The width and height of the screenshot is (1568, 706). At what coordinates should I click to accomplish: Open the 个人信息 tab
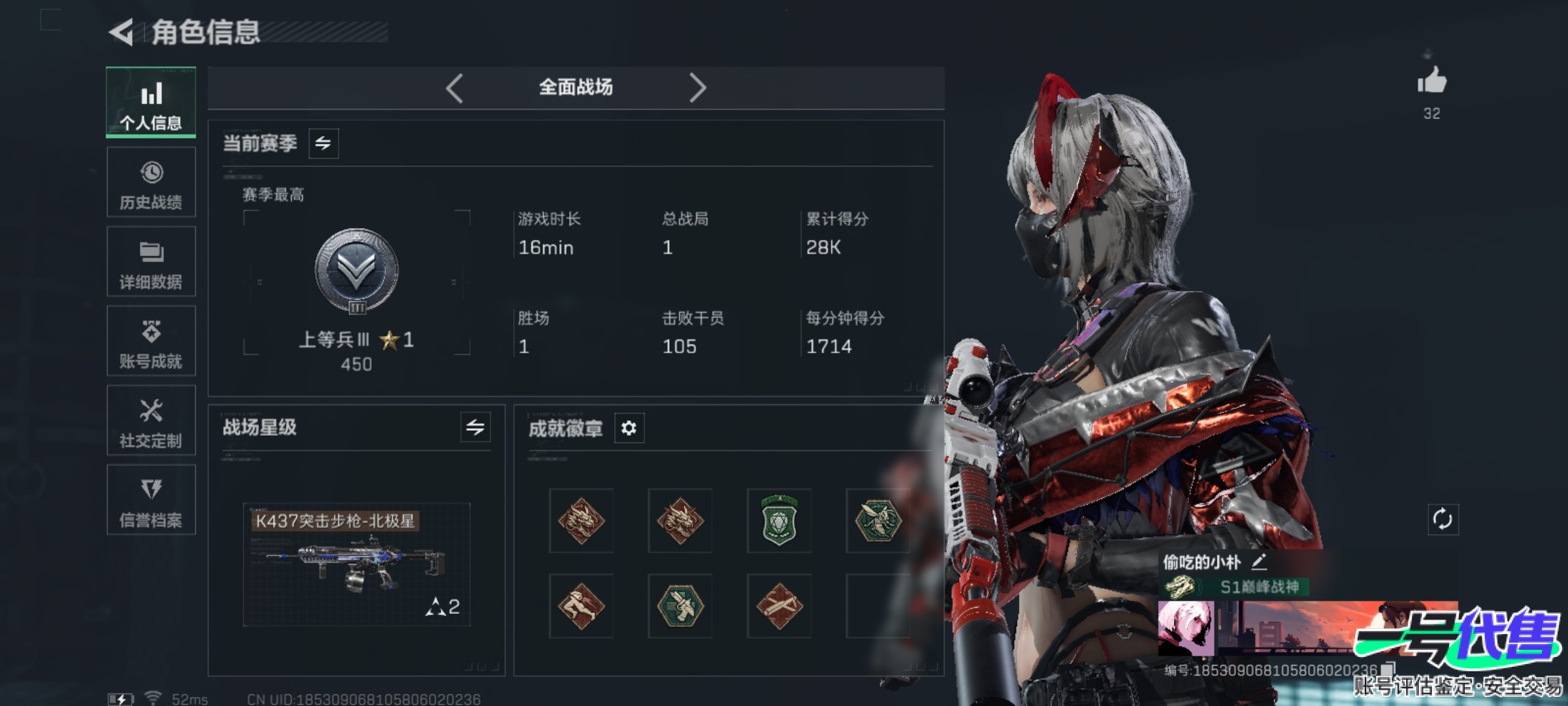pos(151,103)
